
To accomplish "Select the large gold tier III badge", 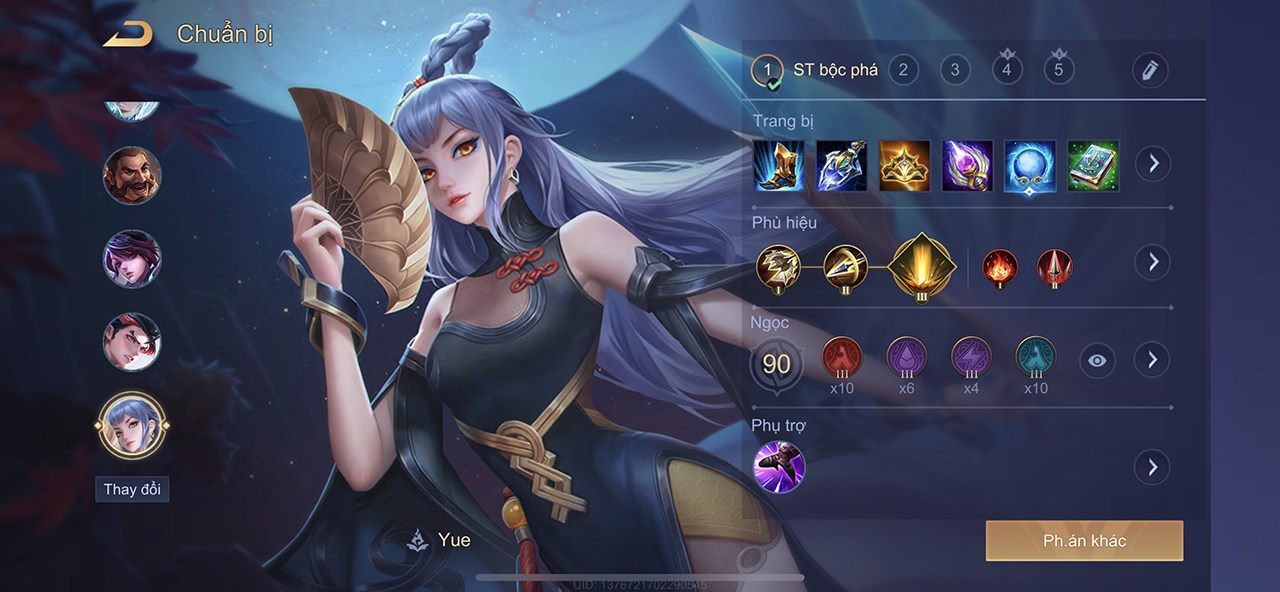I will (922, 265).
